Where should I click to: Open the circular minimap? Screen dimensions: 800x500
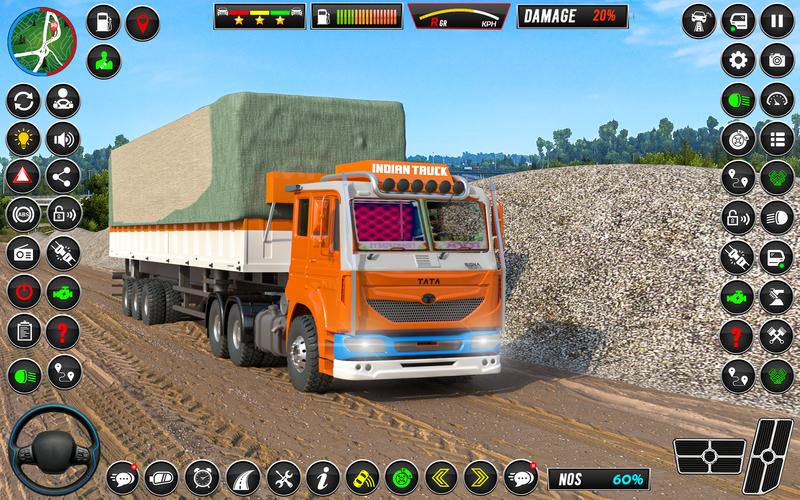coord(42,38)
